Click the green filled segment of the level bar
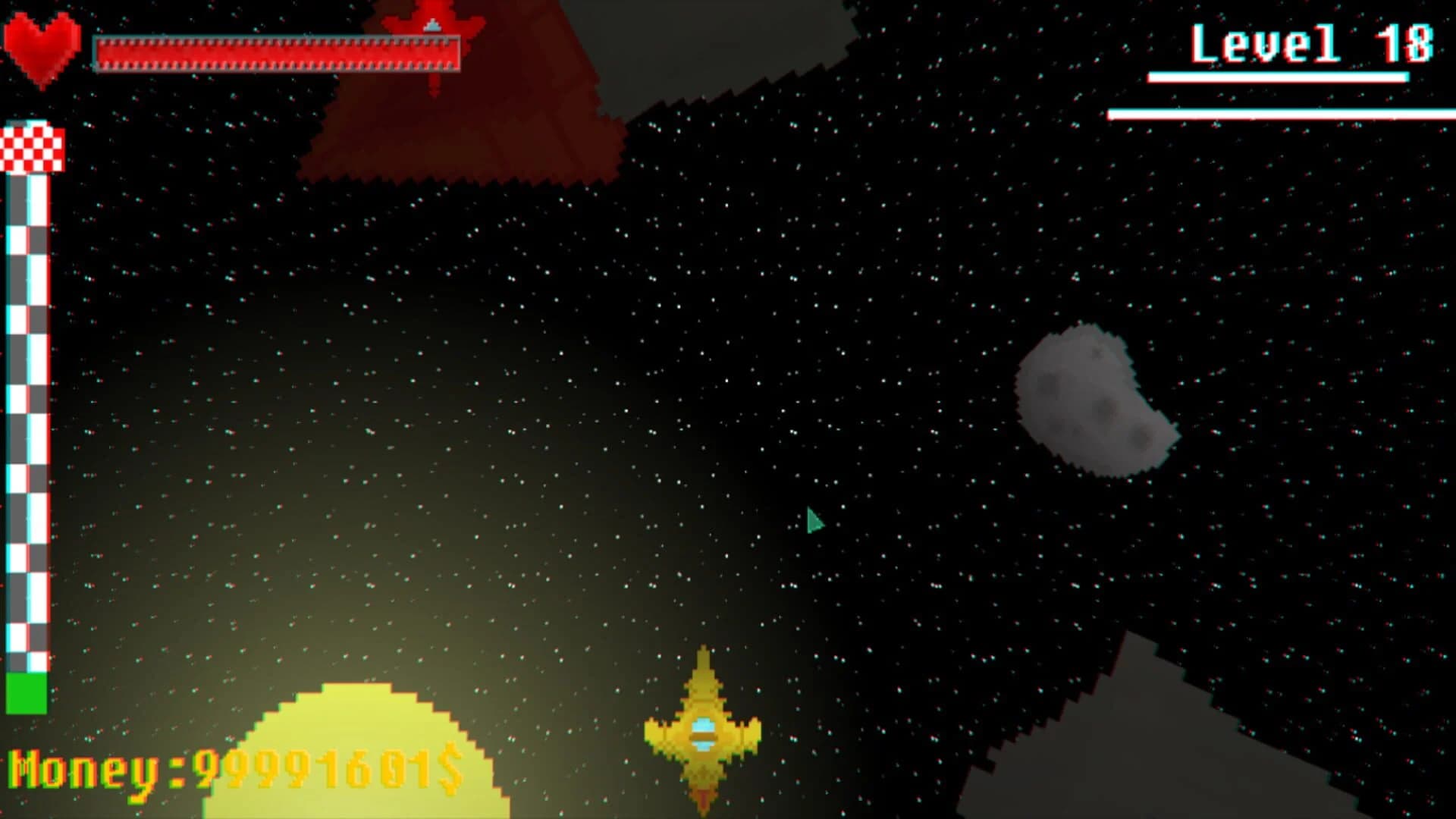 click(27, 694)
